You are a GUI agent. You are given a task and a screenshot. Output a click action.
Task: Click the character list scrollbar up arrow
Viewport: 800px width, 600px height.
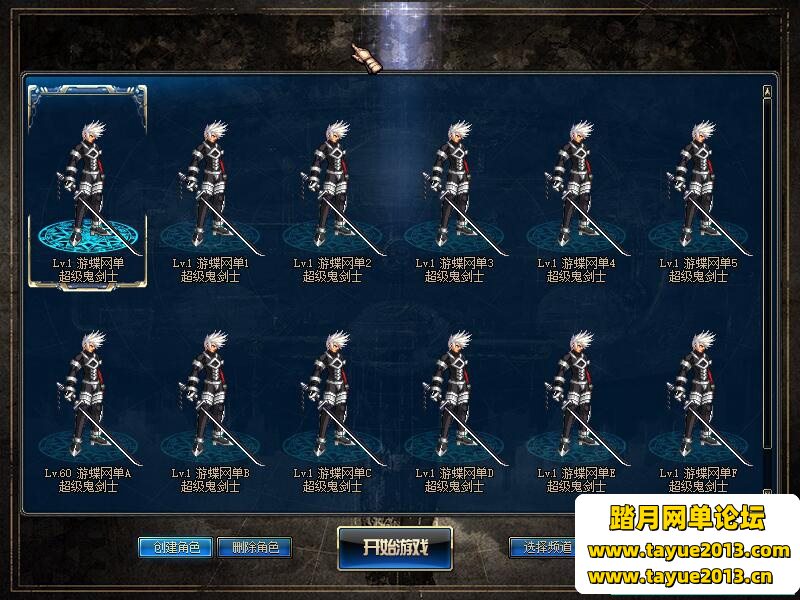click(x=767, y=91)
